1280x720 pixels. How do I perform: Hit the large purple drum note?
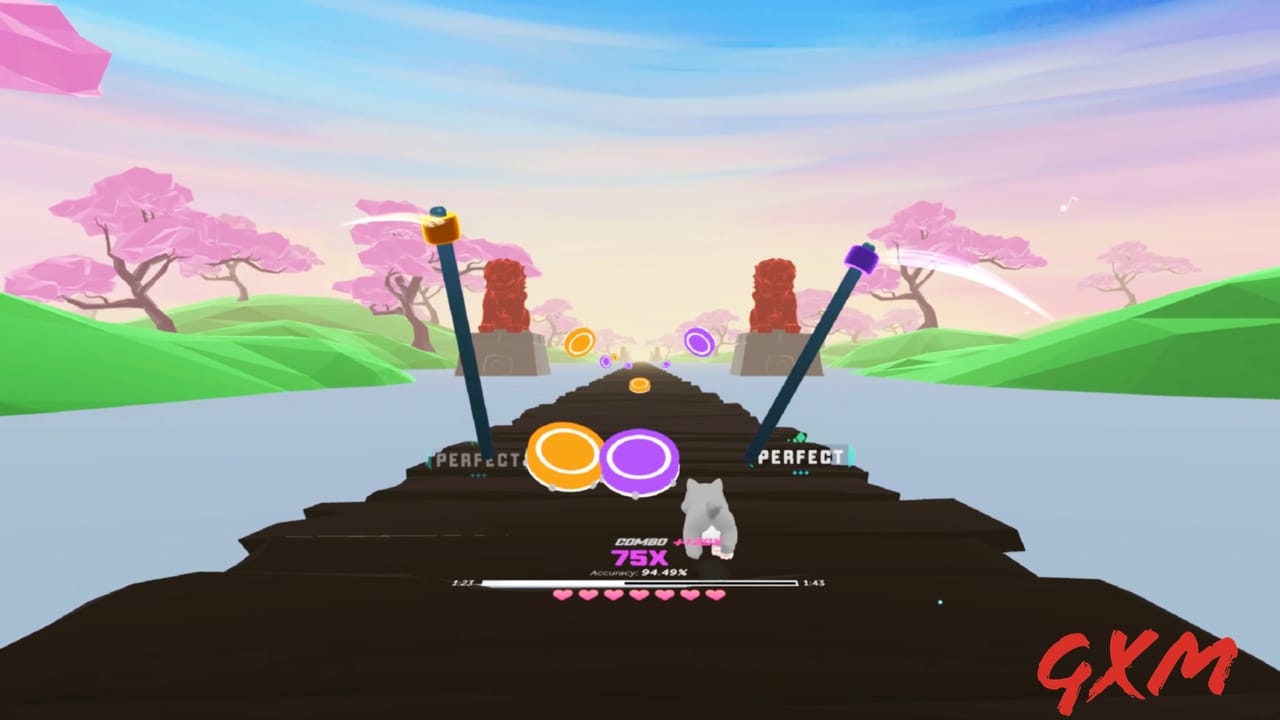641,461
